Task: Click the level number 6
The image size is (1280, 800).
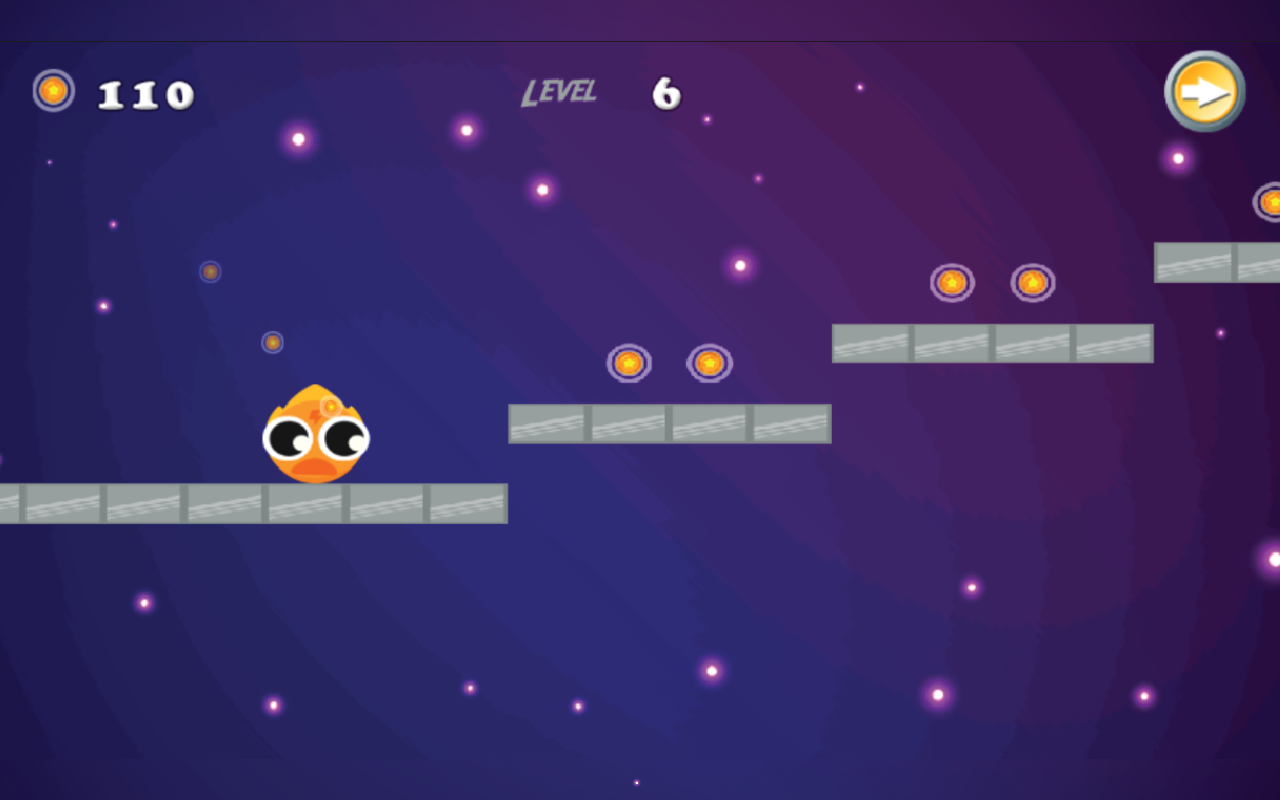Action: pyautogui.click(x=666, y=92)
